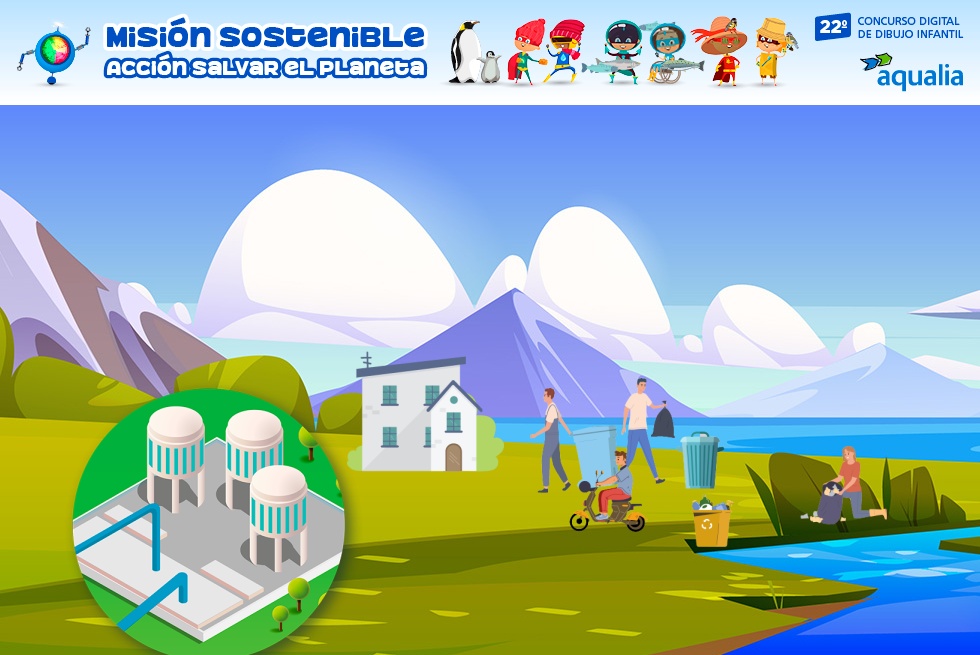Viewport: 980px width, 655px height.
Task: Open the Aqualia logo link
Action: (911, 70)
